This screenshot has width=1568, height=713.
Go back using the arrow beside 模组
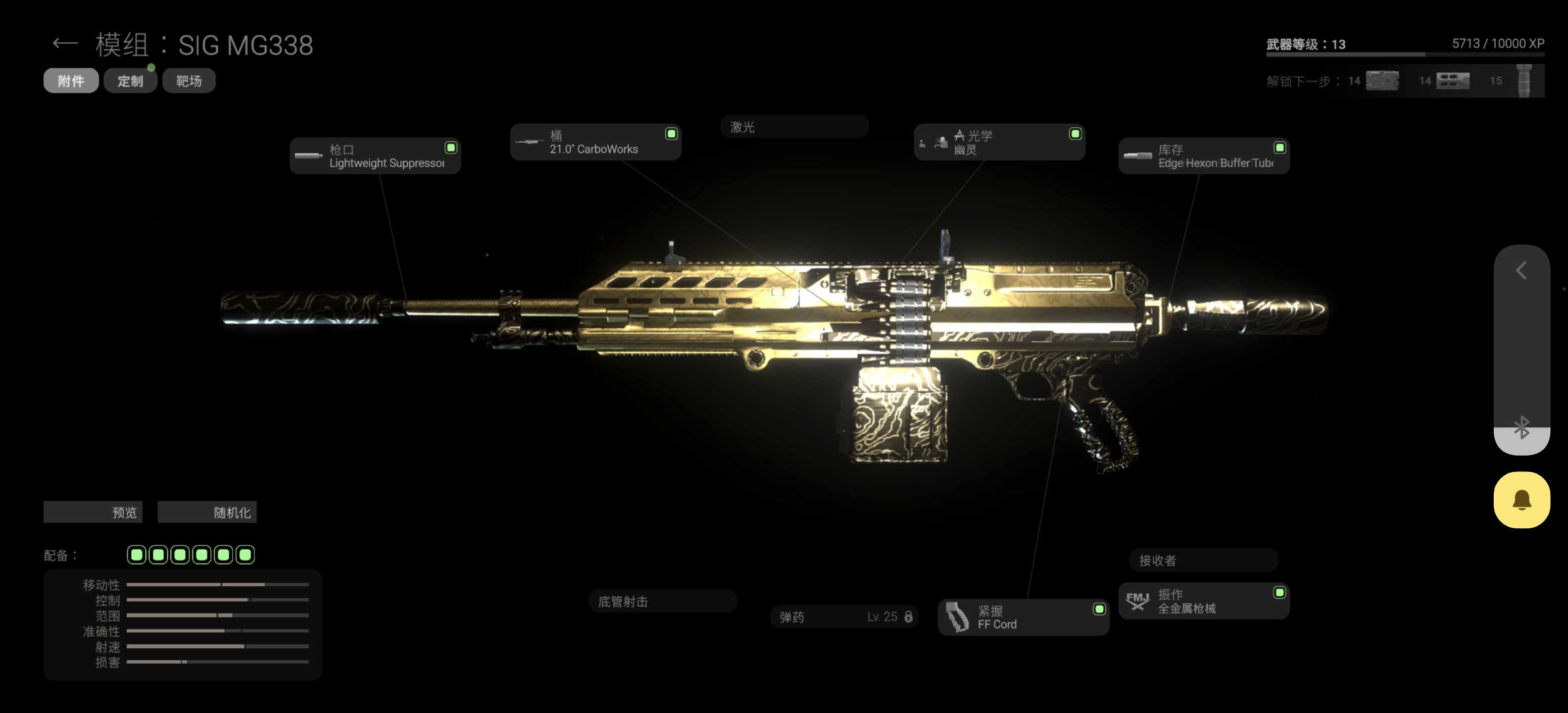pos(64,44)
